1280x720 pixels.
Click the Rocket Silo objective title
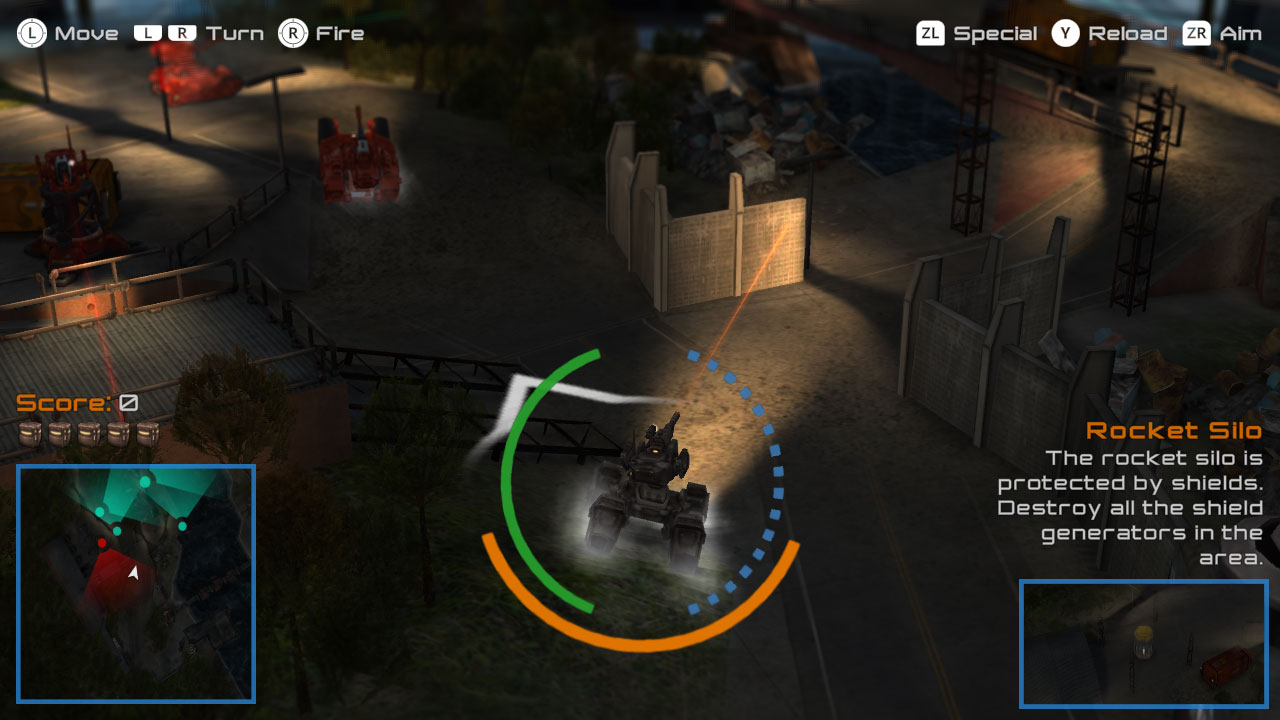pyautogui.click(x=1176, y=431)
